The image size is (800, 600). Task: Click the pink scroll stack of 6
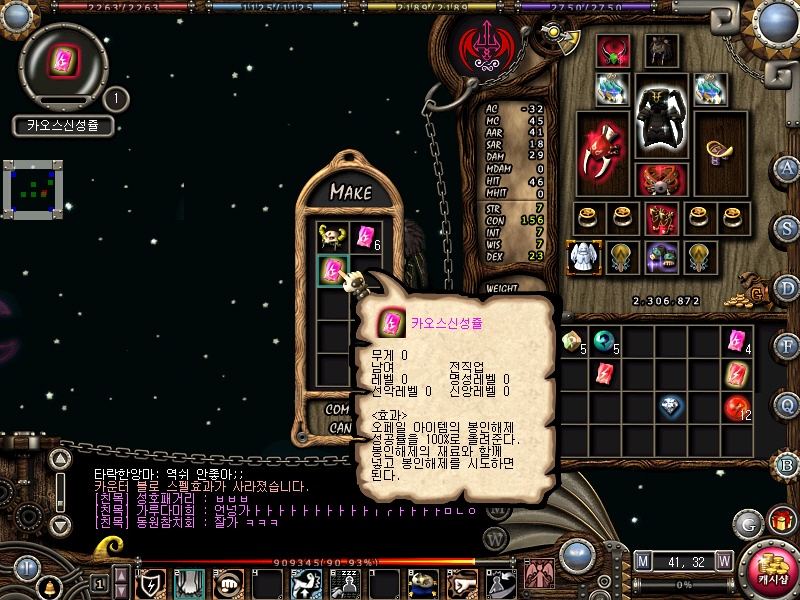[x=365, y=237]
